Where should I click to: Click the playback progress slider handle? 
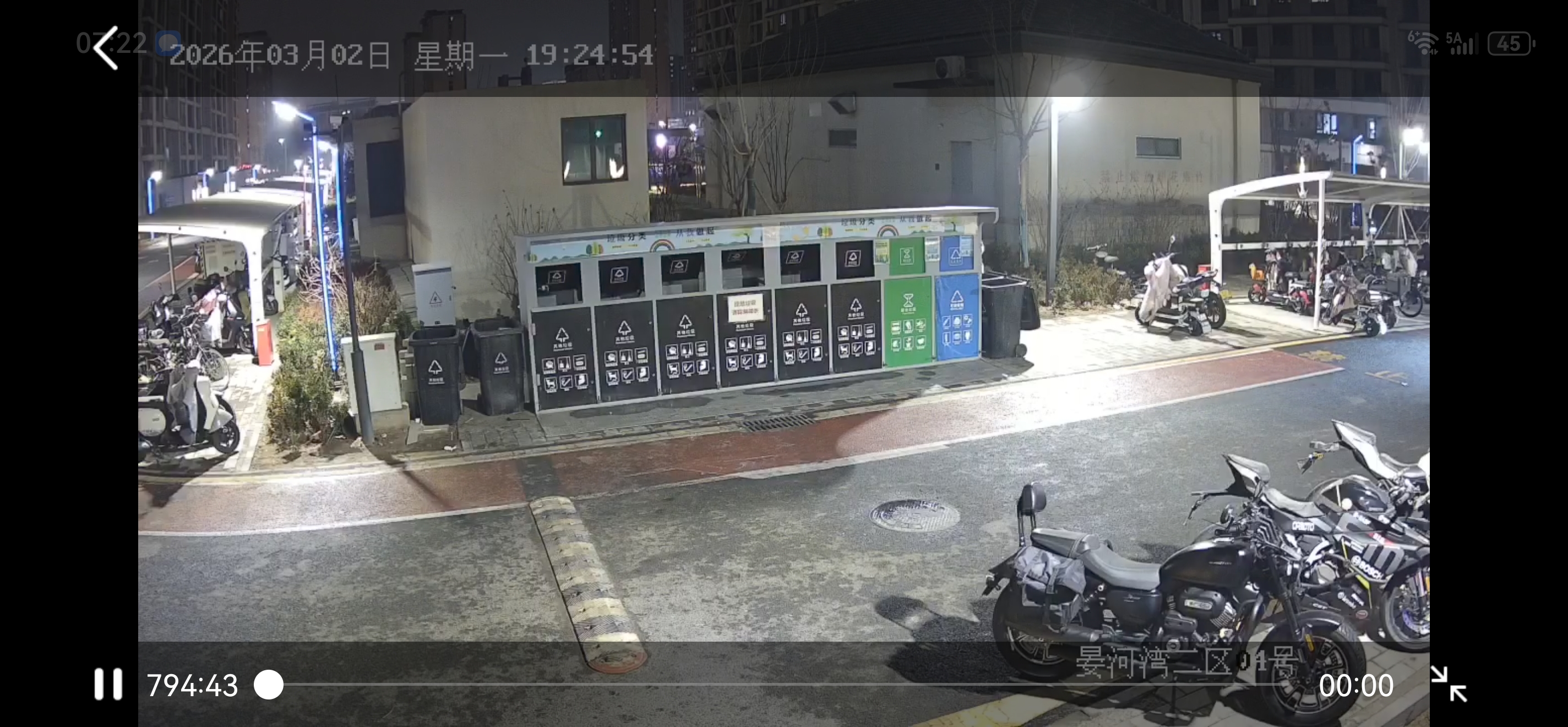point(269,685)
